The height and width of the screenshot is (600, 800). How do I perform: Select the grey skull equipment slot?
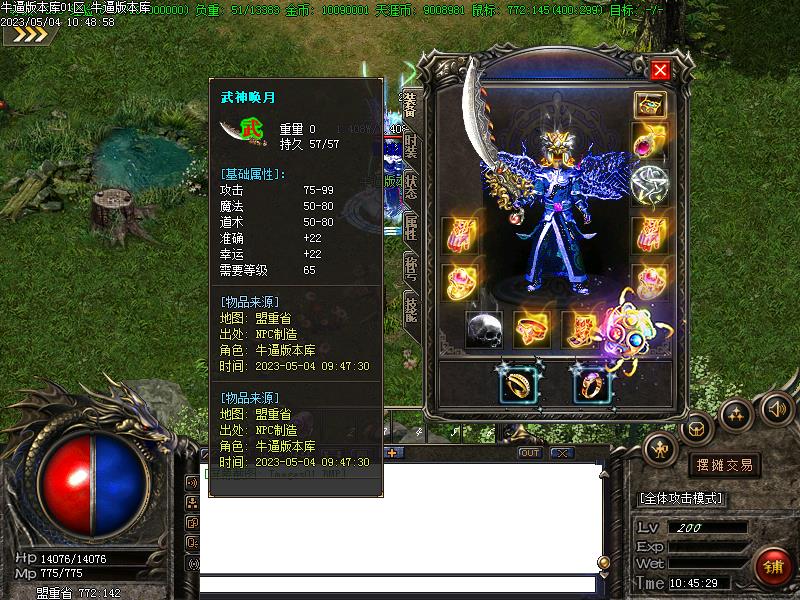click(484, 330)
